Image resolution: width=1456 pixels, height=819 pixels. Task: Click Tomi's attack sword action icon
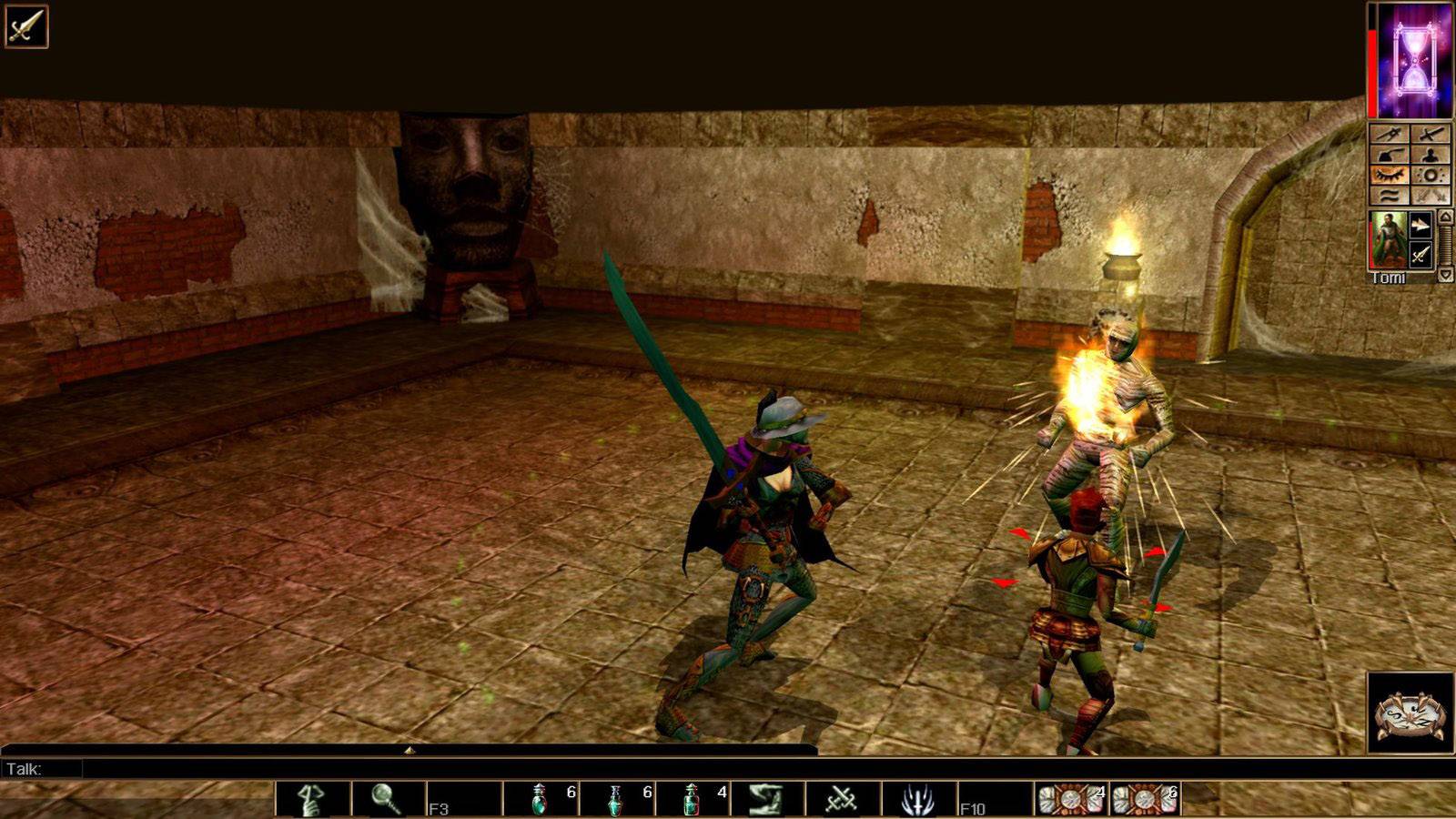point(1421,253)
